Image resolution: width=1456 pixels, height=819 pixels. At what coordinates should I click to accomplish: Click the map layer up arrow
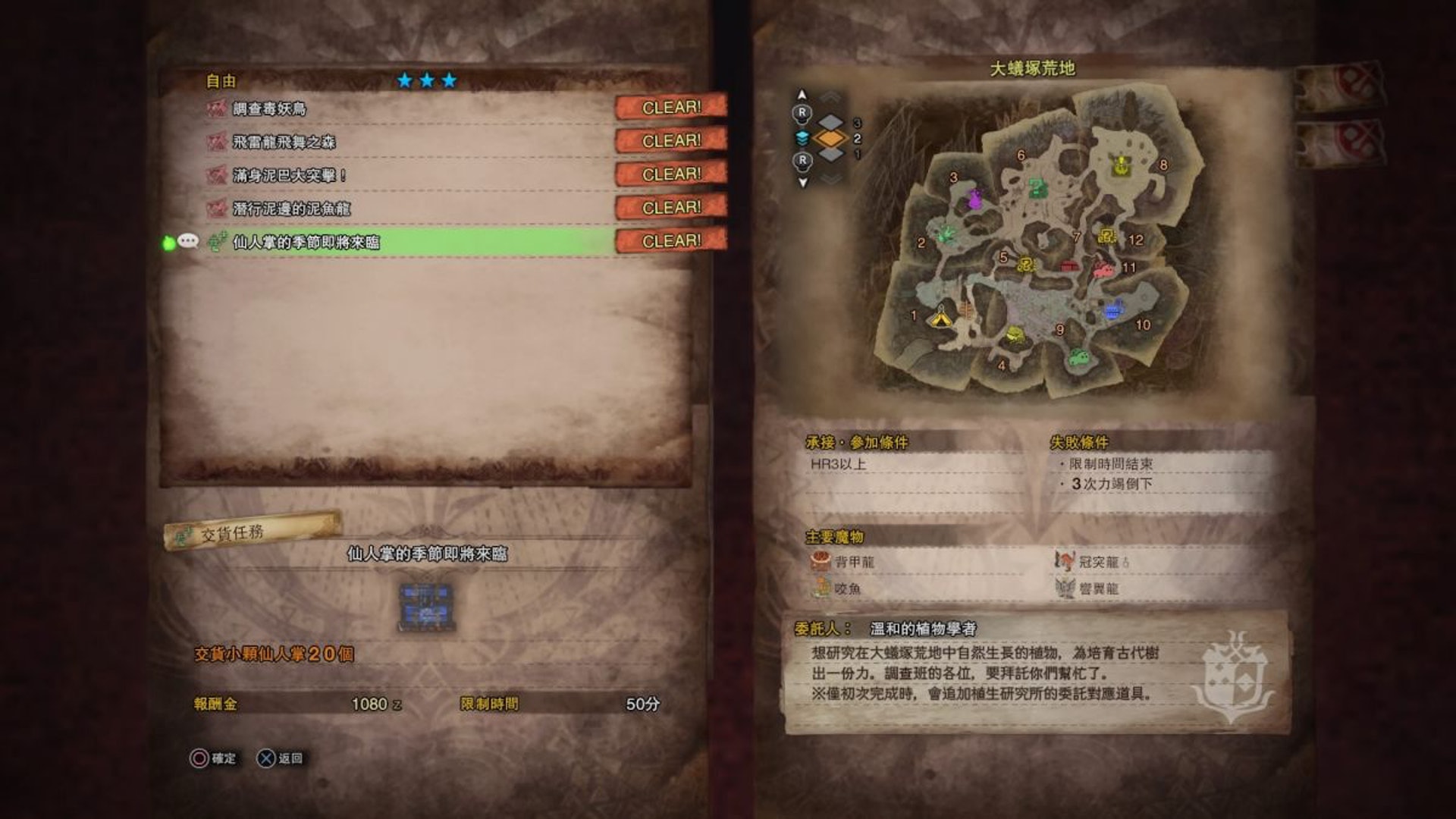[802, 95]
